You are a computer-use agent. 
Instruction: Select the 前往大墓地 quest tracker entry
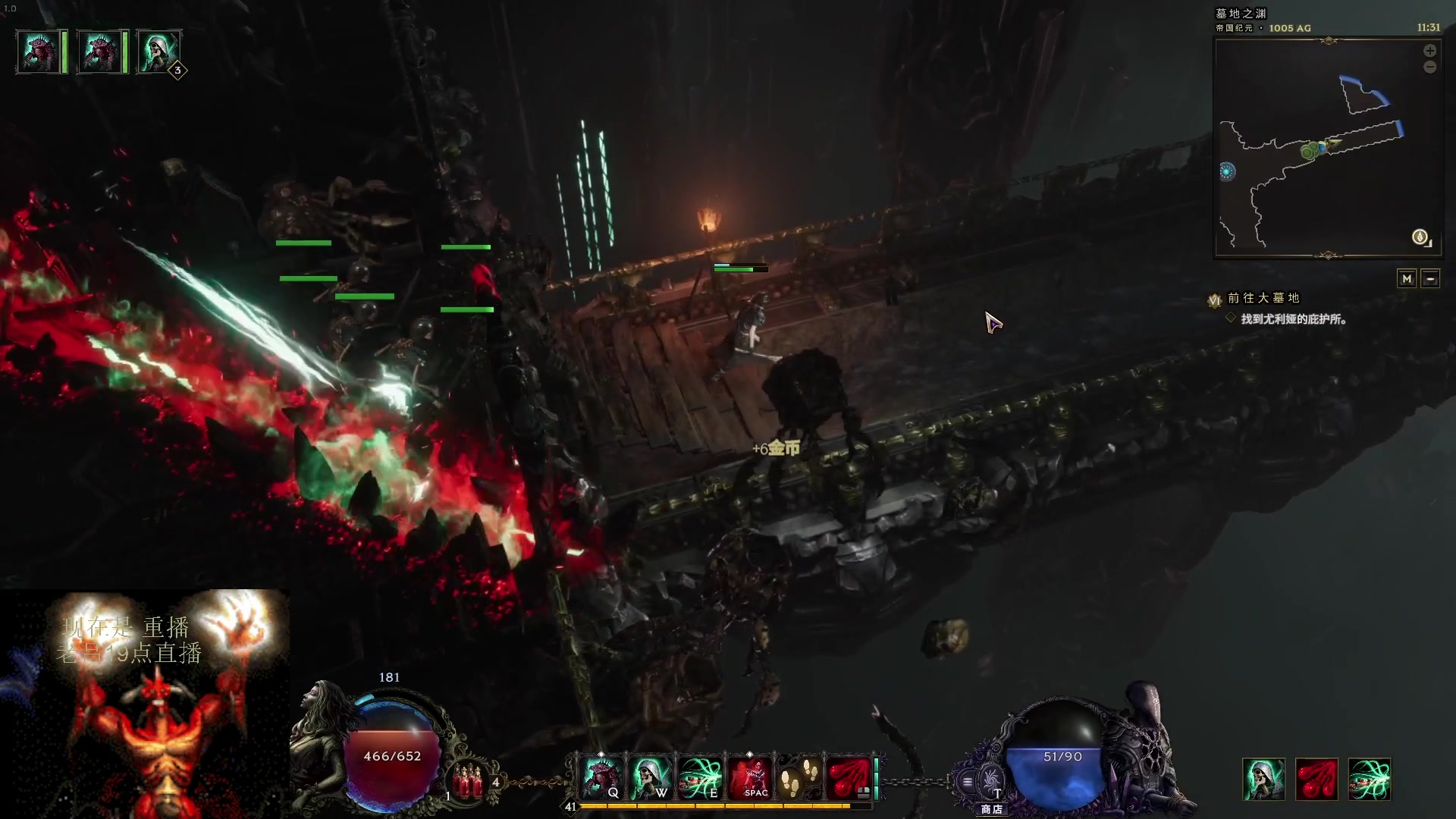click(1263, 298)
